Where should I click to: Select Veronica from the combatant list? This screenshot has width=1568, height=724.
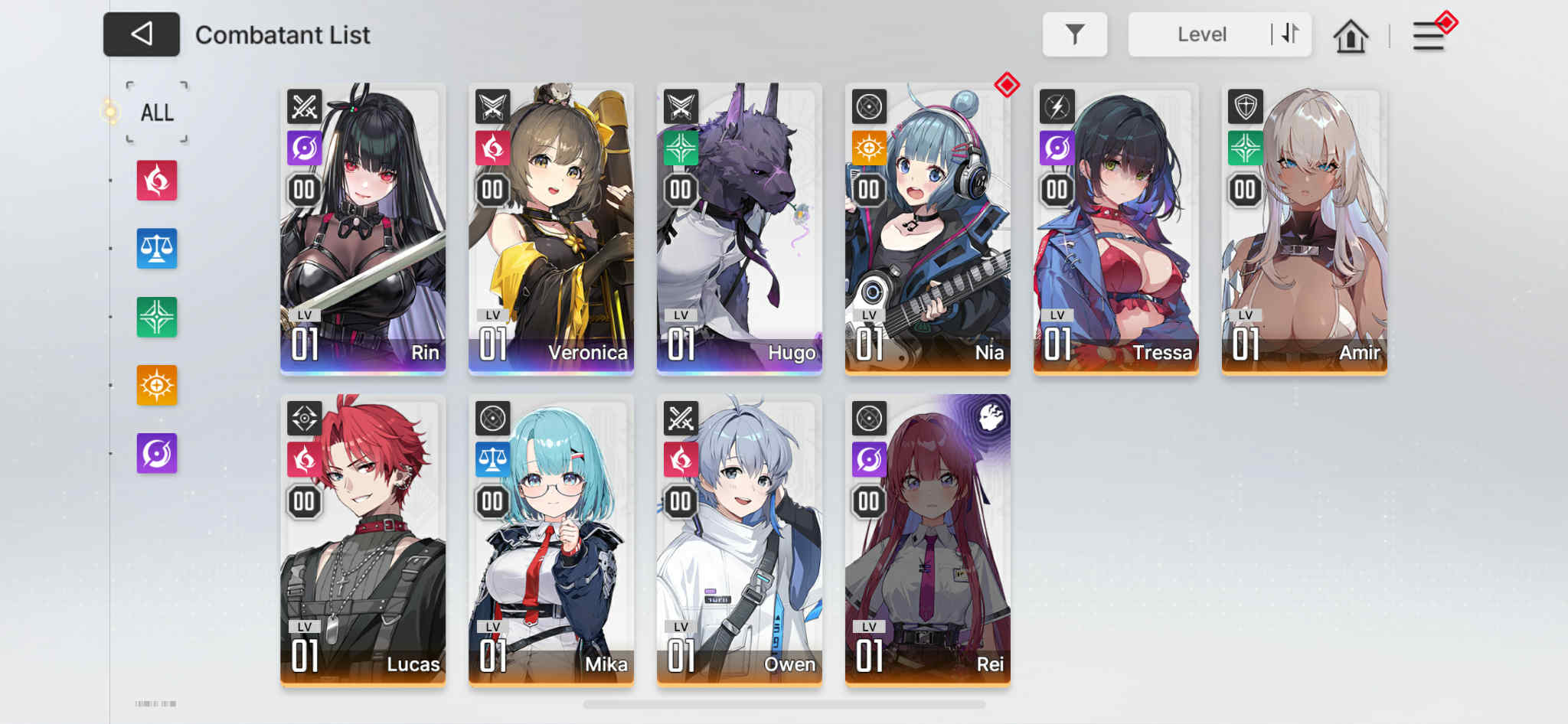(550, 227)
